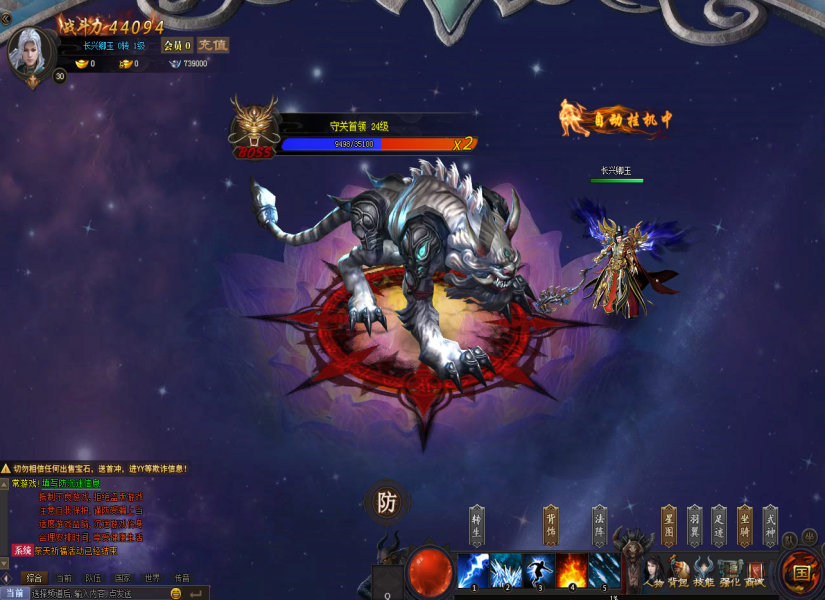Open the chat emoji picker
The width and height of the screenshot is (825, 600).
pos(176,593)
